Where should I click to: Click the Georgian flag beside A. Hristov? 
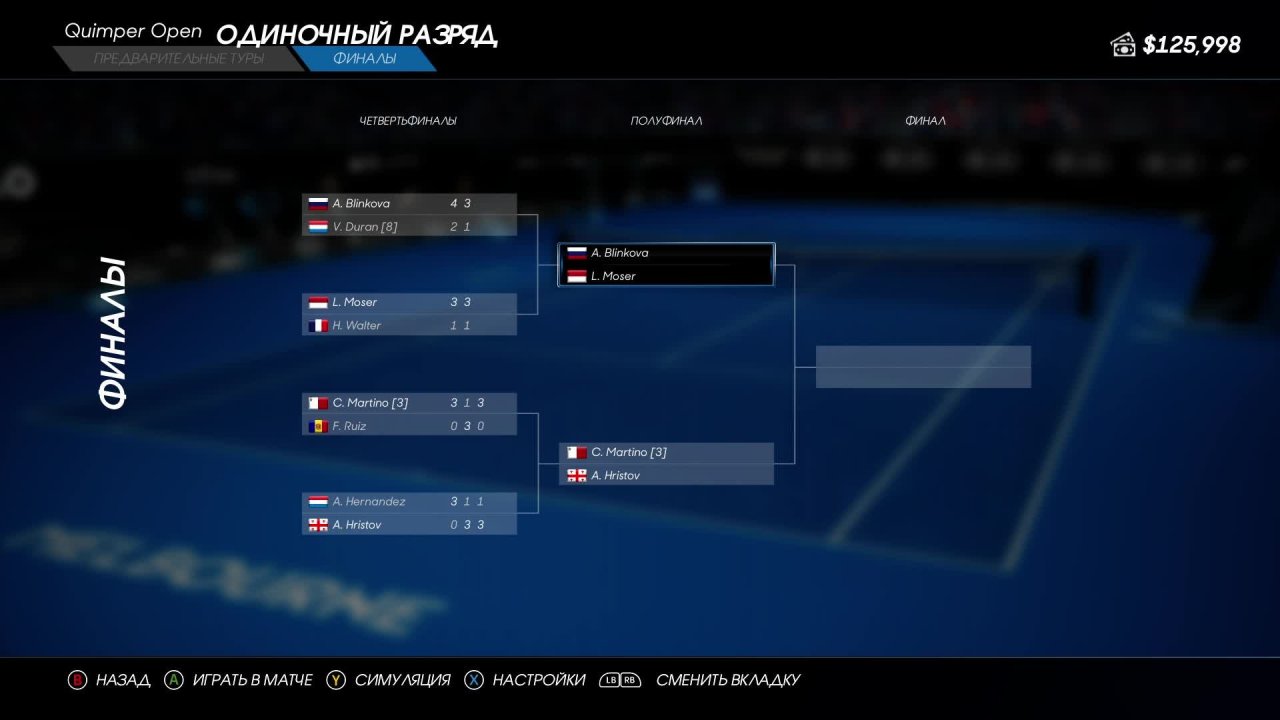316,524
